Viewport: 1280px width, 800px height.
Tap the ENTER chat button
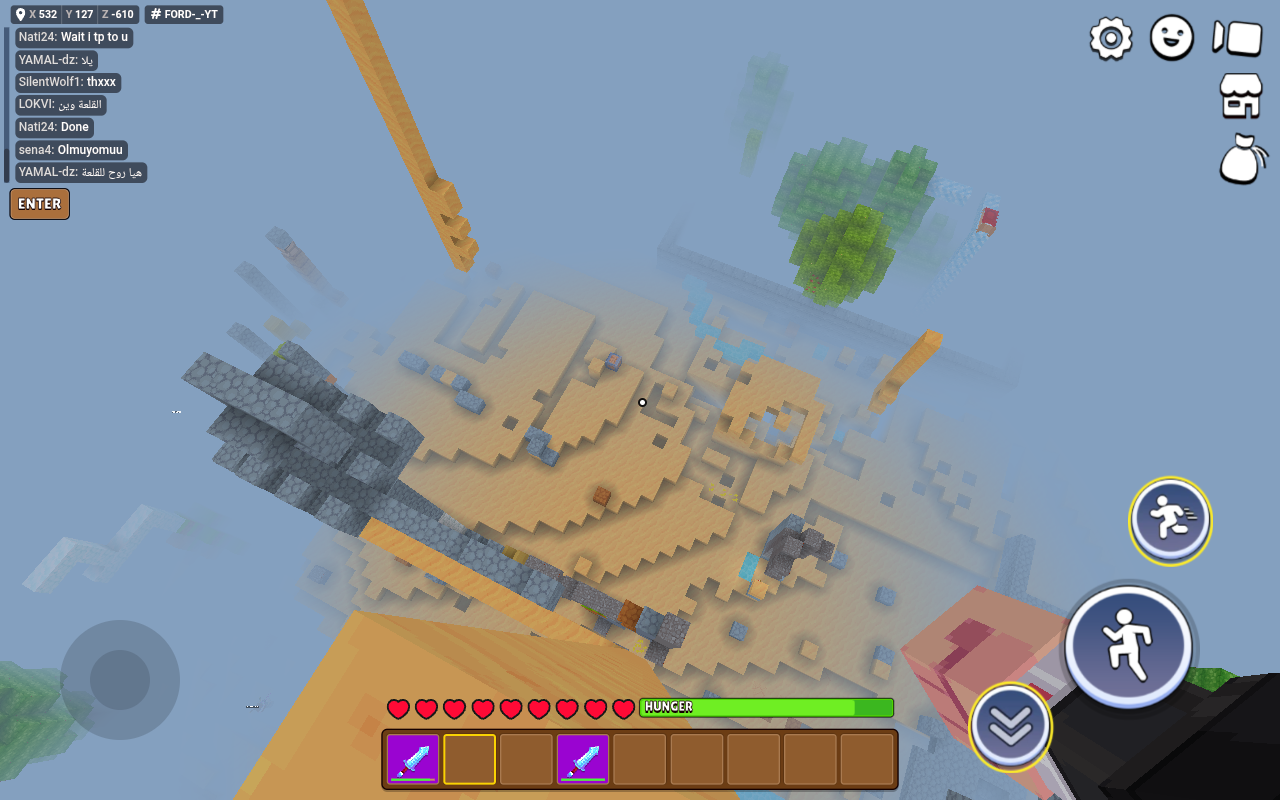pyautogui.click(x=40, y=204)
